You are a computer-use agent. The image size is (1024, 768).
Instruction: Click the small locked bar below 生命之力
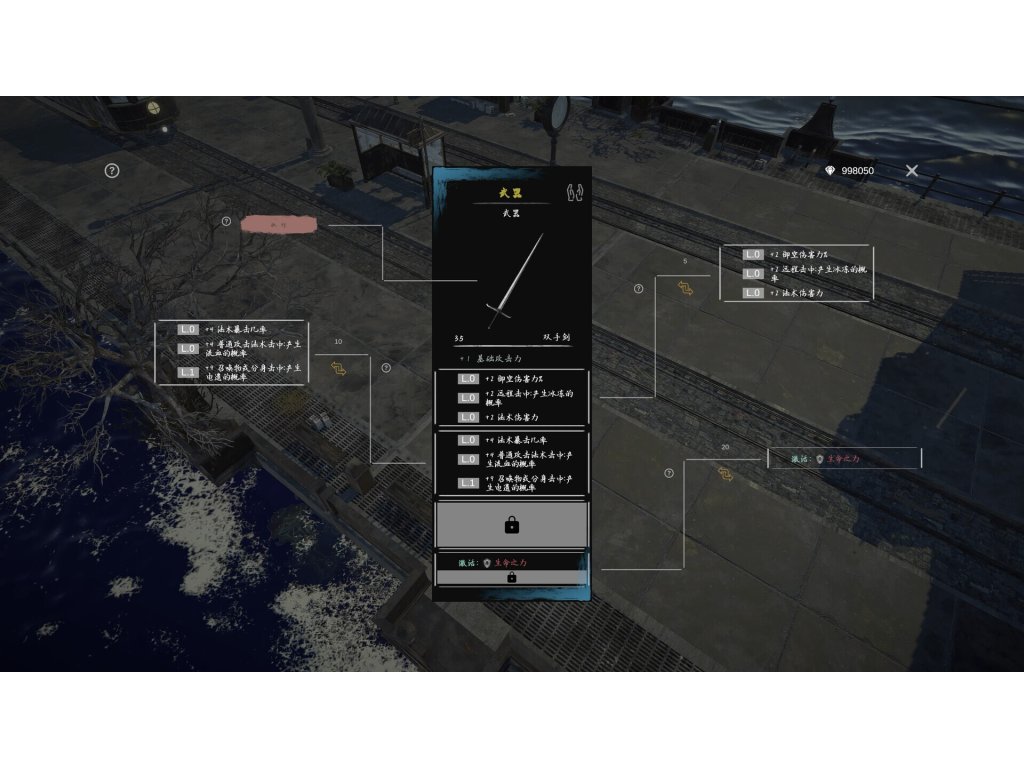pyautogui.click(x=511, y=578)
